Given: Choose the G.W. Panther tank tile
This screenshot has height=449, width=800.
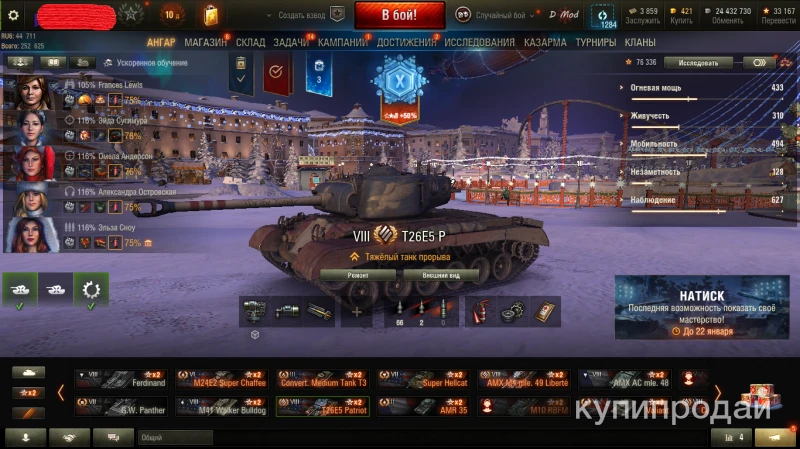Looking at the screenshot, I should coord(121,406).
